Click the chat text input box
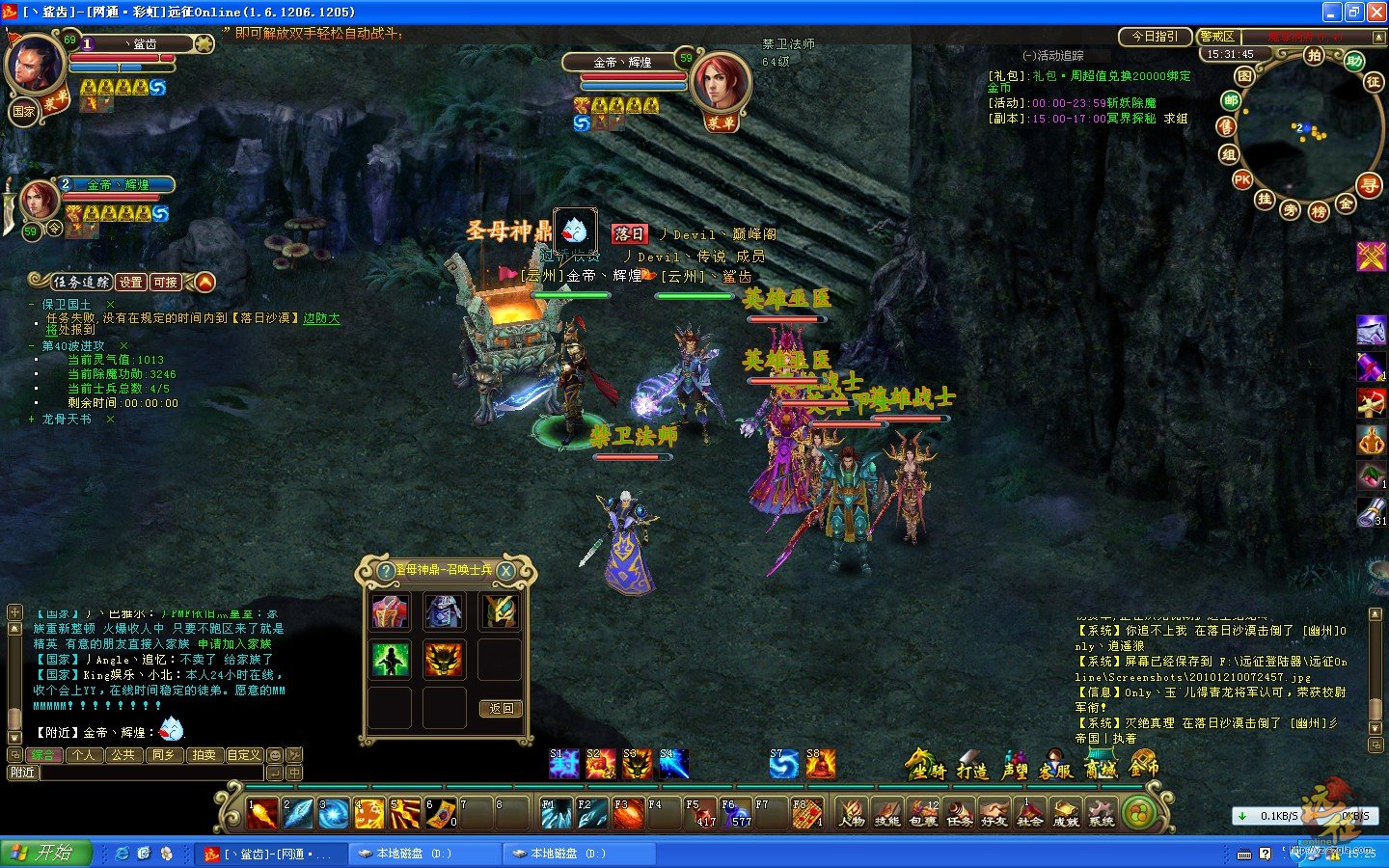The width and height of the screenshot is (1389, 868). [x=150, y=773]
